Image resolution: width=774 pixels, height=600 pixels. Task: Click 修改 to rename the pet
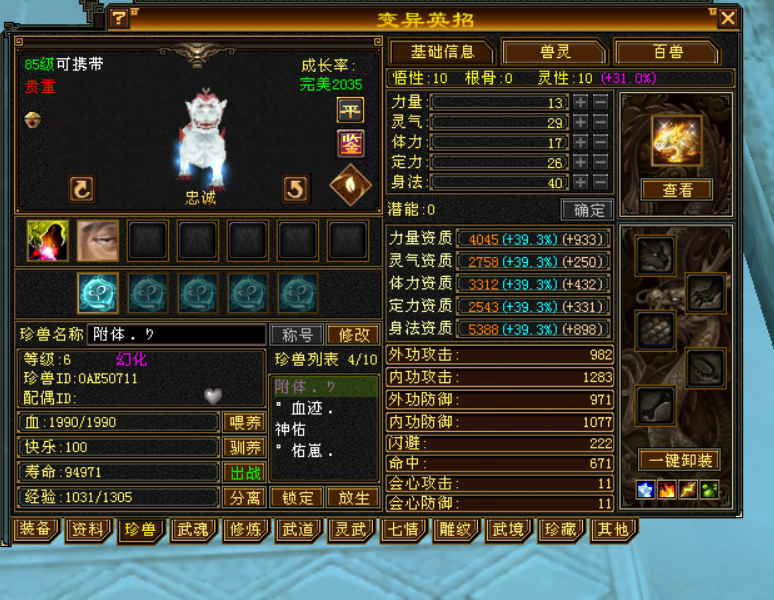[x=353, y=335]
